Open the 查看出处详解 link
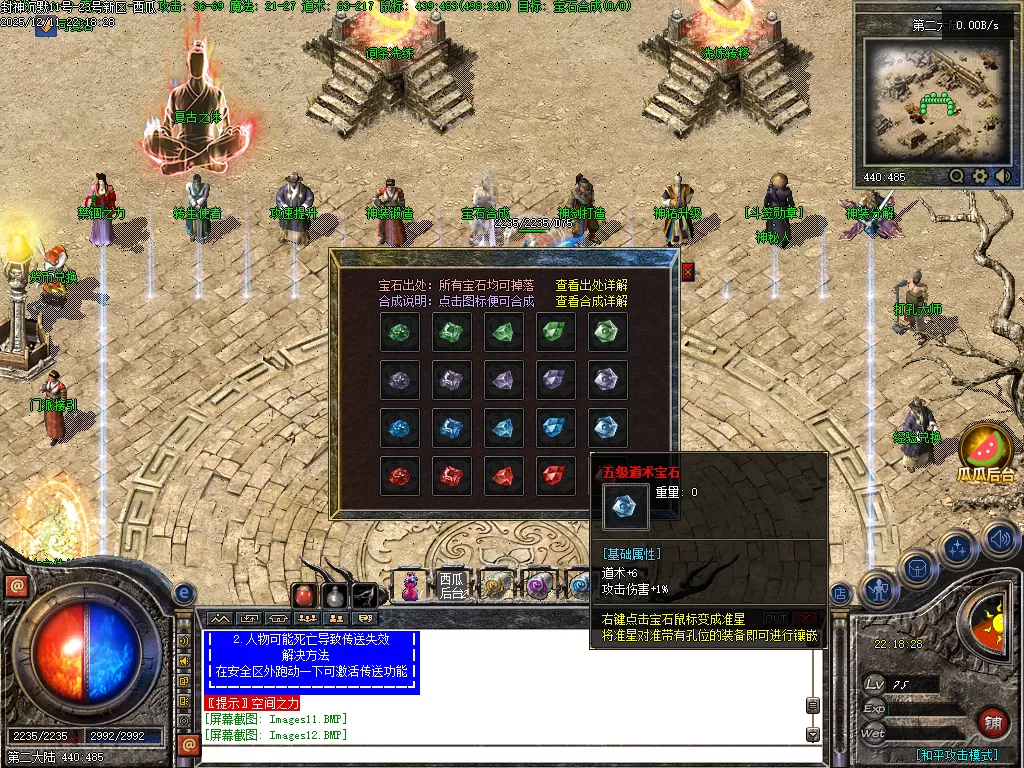This screenshot has height=768, width=1024. pos(592,286)
